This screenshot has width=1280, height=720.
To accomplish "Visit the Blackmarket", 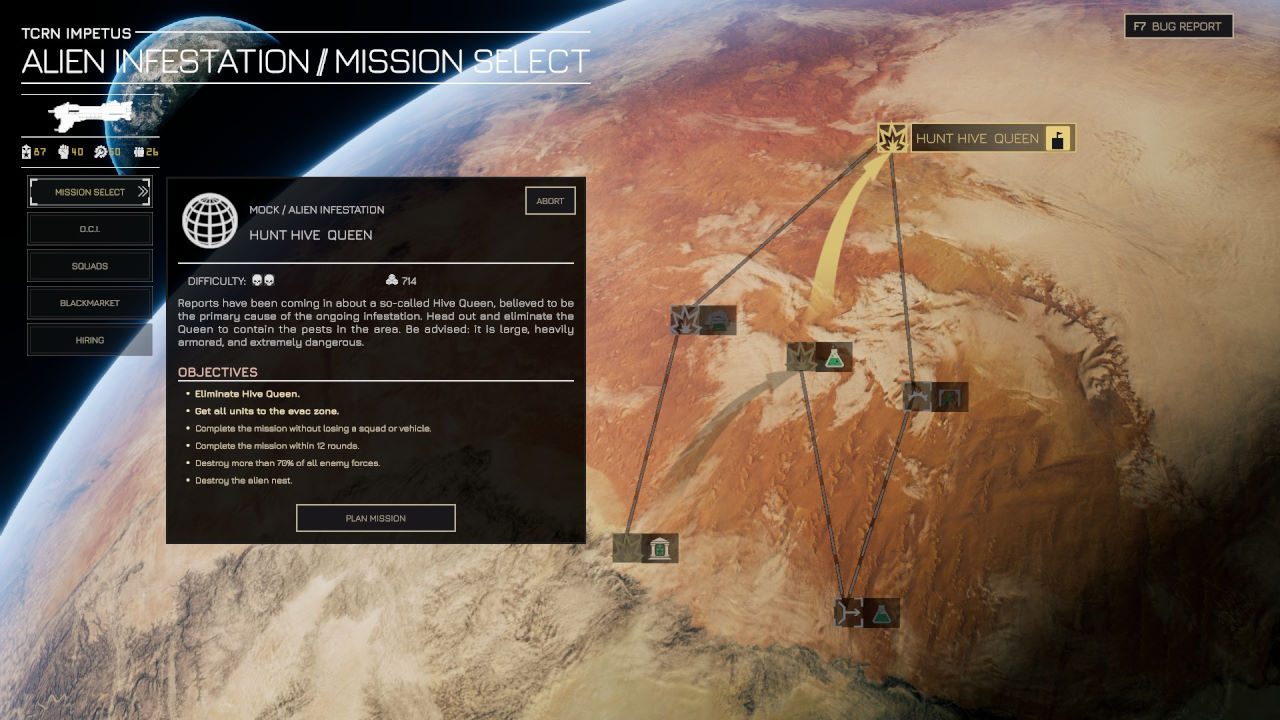I will (90, 303).
